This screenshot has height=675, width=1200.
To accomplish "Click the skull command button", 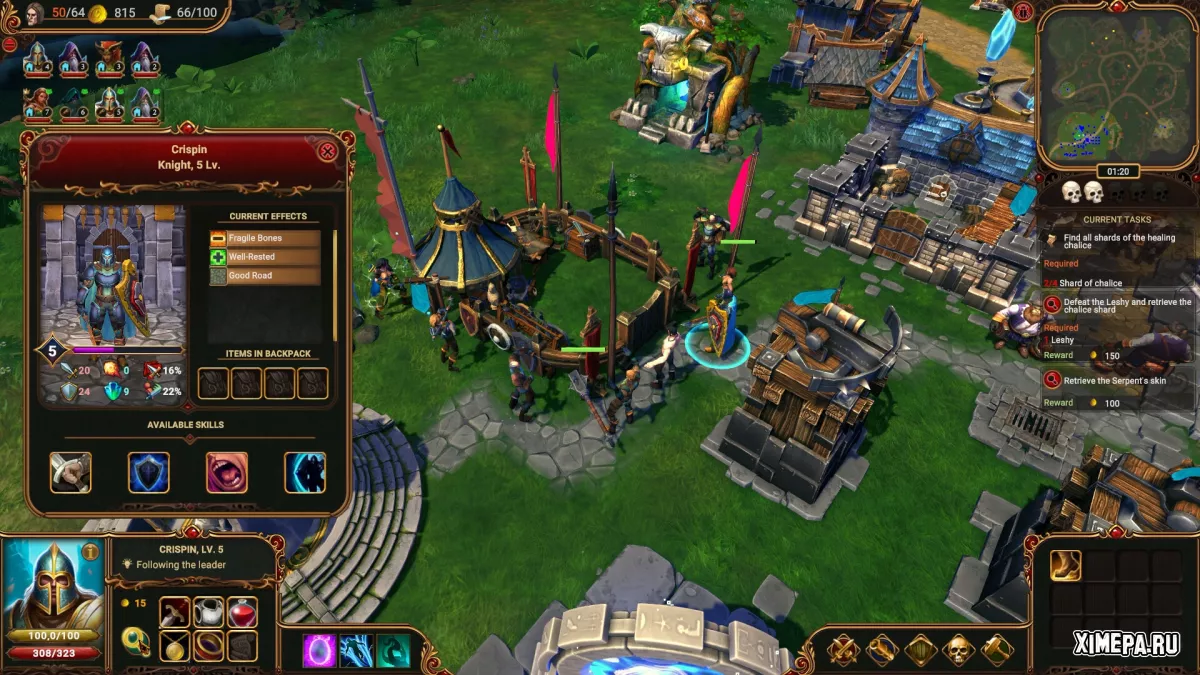I will tap(958, 650).
